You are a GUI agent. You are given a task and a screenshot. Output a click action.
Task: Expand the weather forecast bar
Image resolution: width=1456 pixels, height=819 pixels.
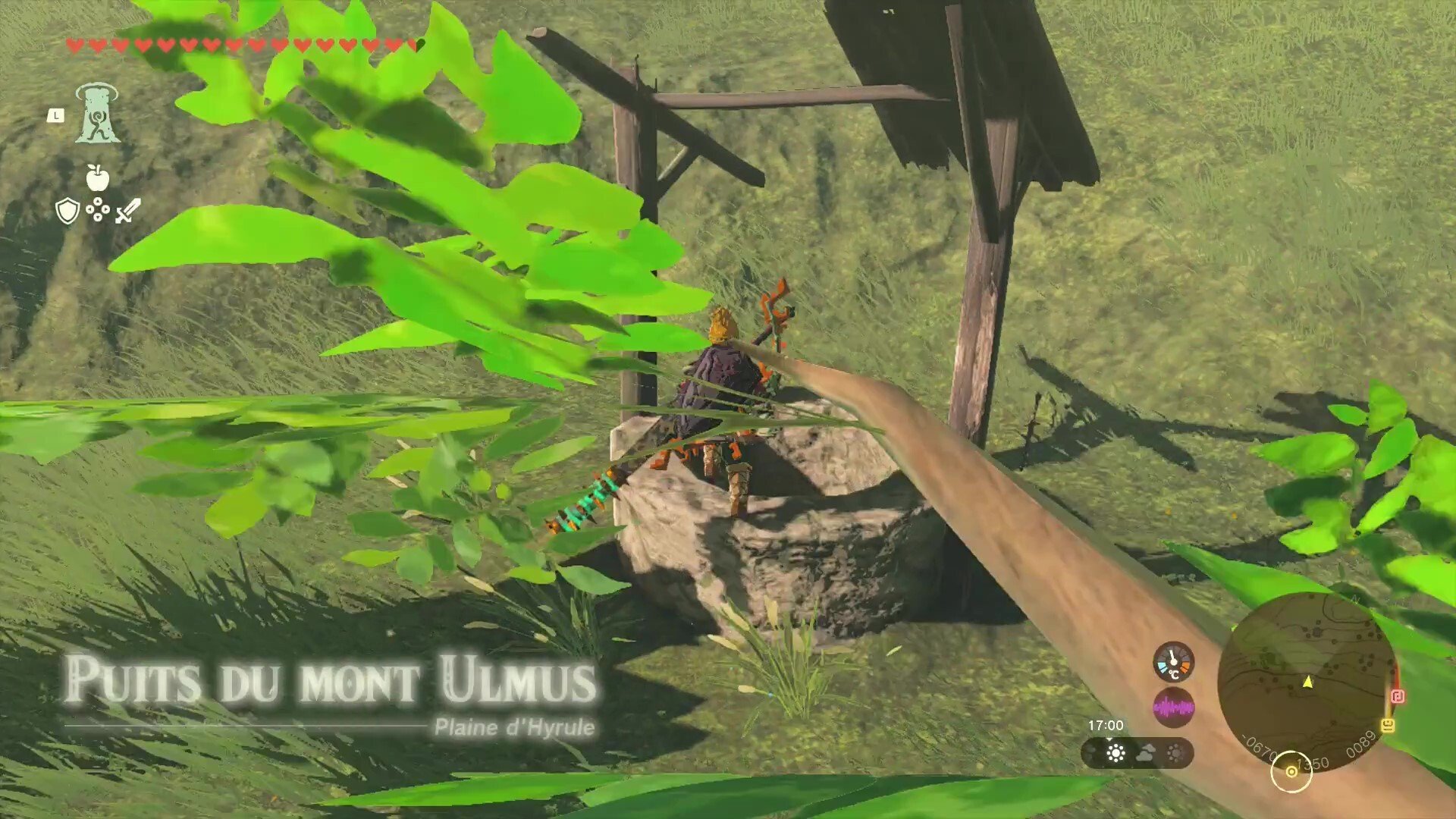[x=1136, y=752]
